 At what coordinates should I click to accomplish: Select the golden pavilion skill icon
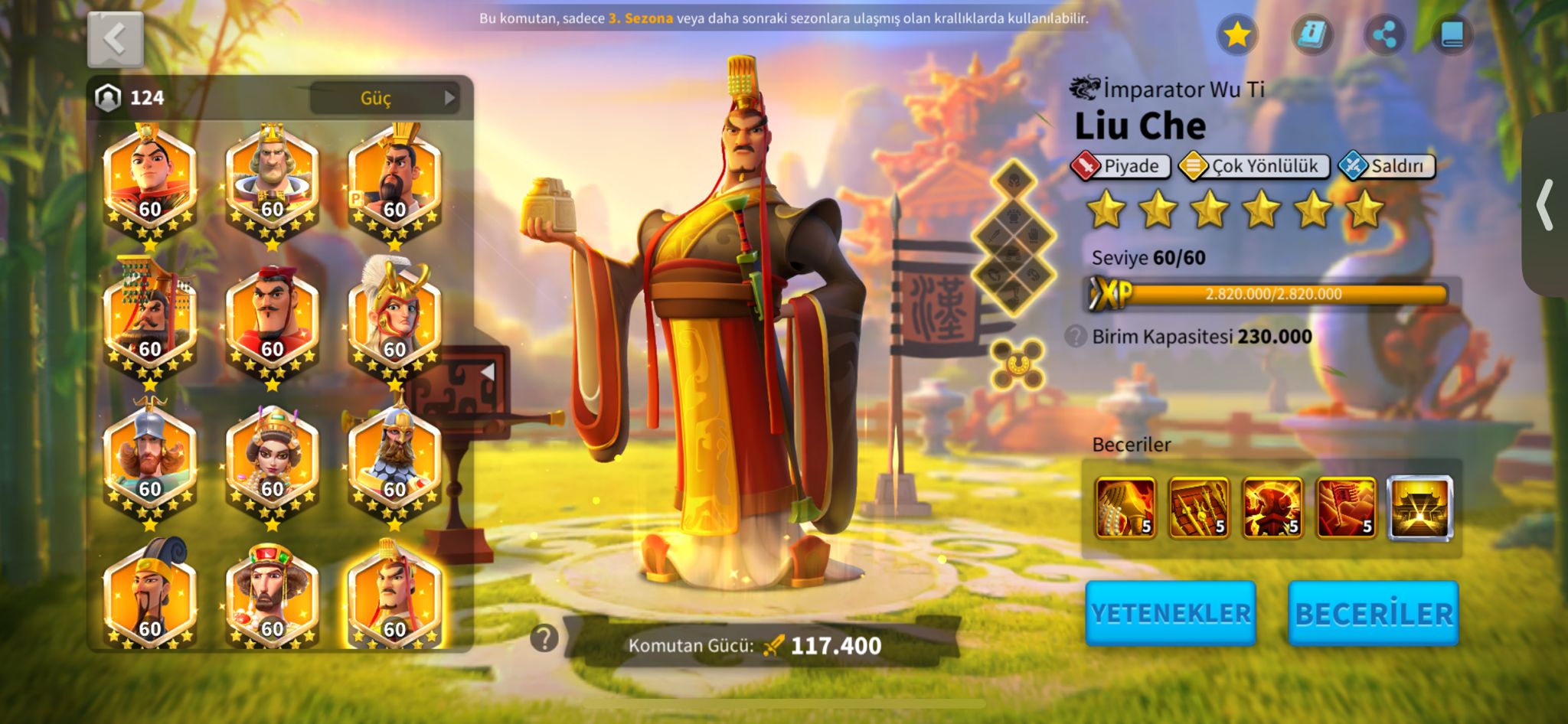click(1419, 507)
